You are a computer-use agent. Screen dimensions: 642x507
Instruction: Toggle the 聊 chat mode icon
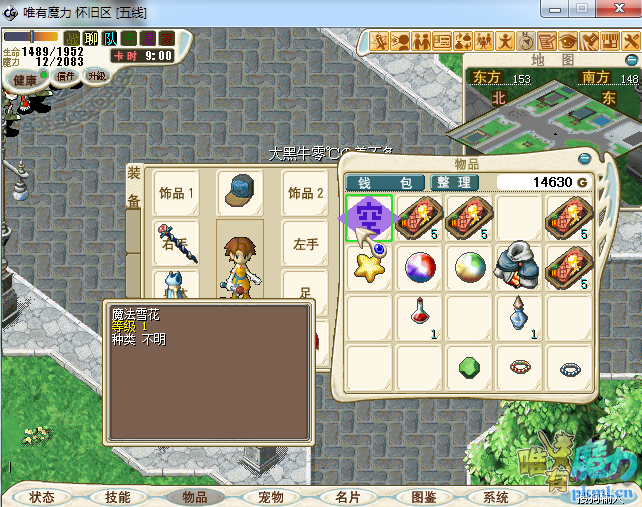click(x=91, y=39)
